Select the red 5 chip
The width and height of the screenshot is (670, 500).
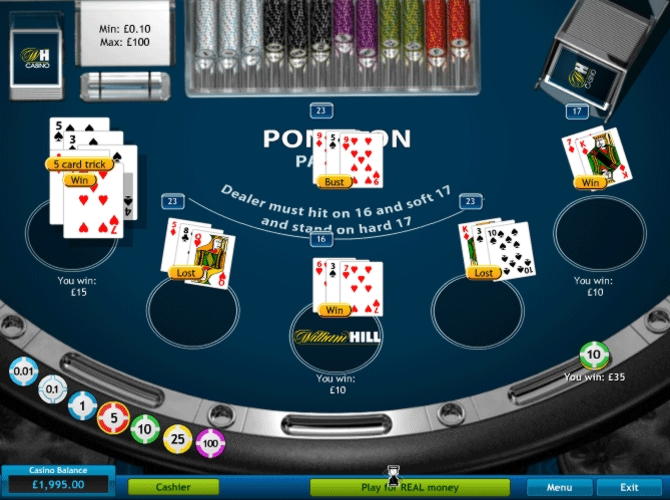[114, 419]
